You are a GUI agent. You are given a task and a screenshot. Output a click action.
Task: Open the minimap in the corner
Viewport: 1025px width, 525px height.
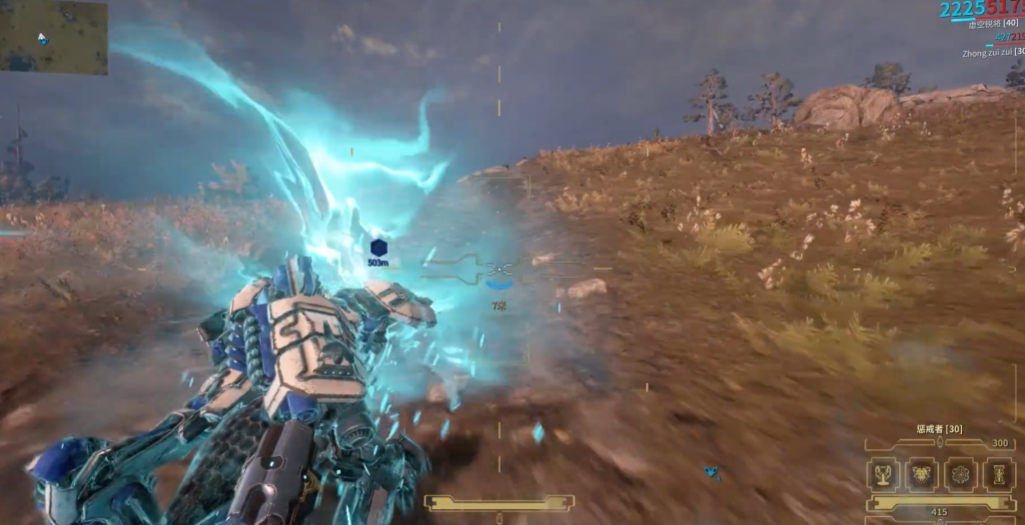(54, 37)
